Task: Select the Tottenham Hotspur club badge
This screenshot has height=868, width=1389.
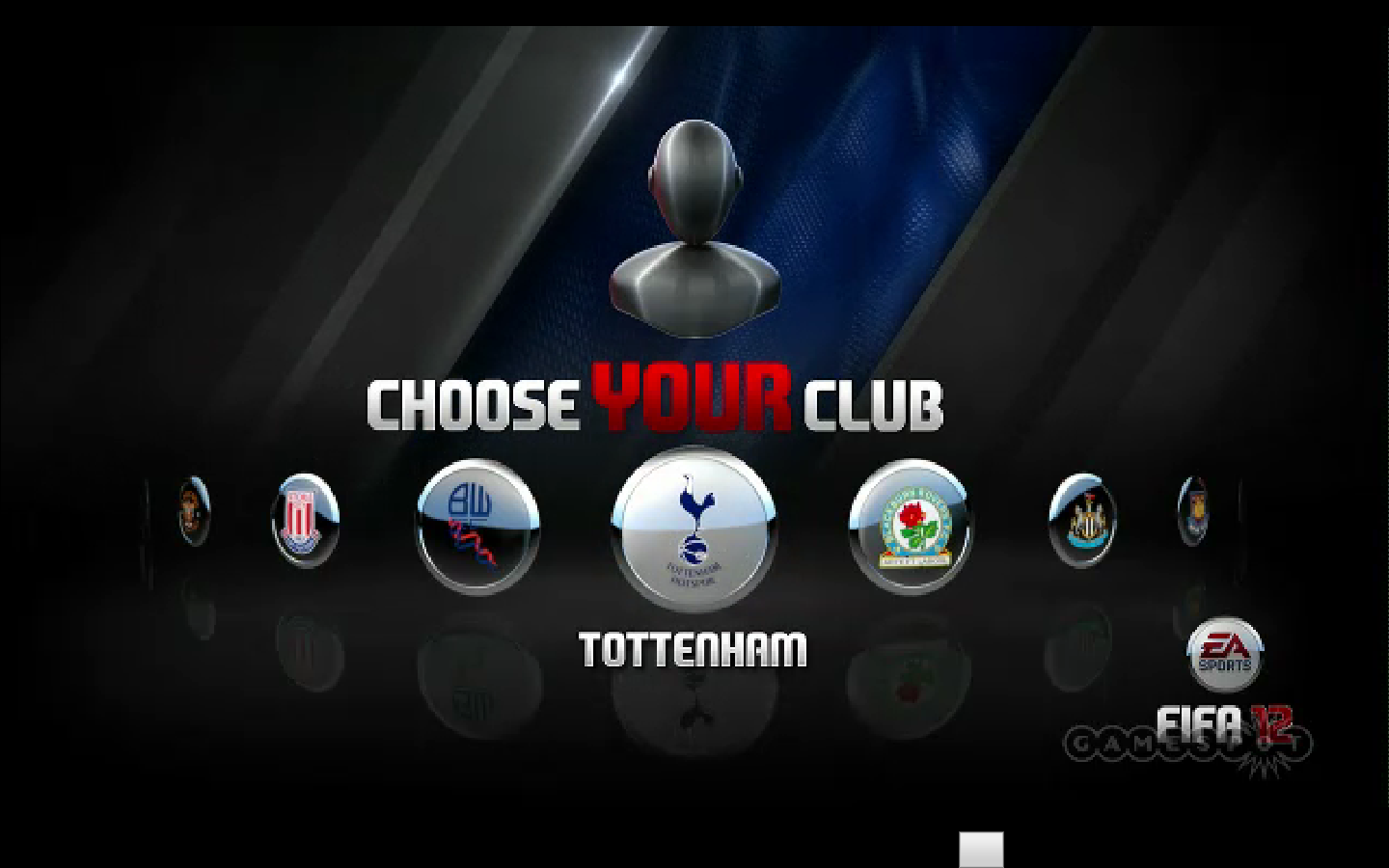Action: 693,529
